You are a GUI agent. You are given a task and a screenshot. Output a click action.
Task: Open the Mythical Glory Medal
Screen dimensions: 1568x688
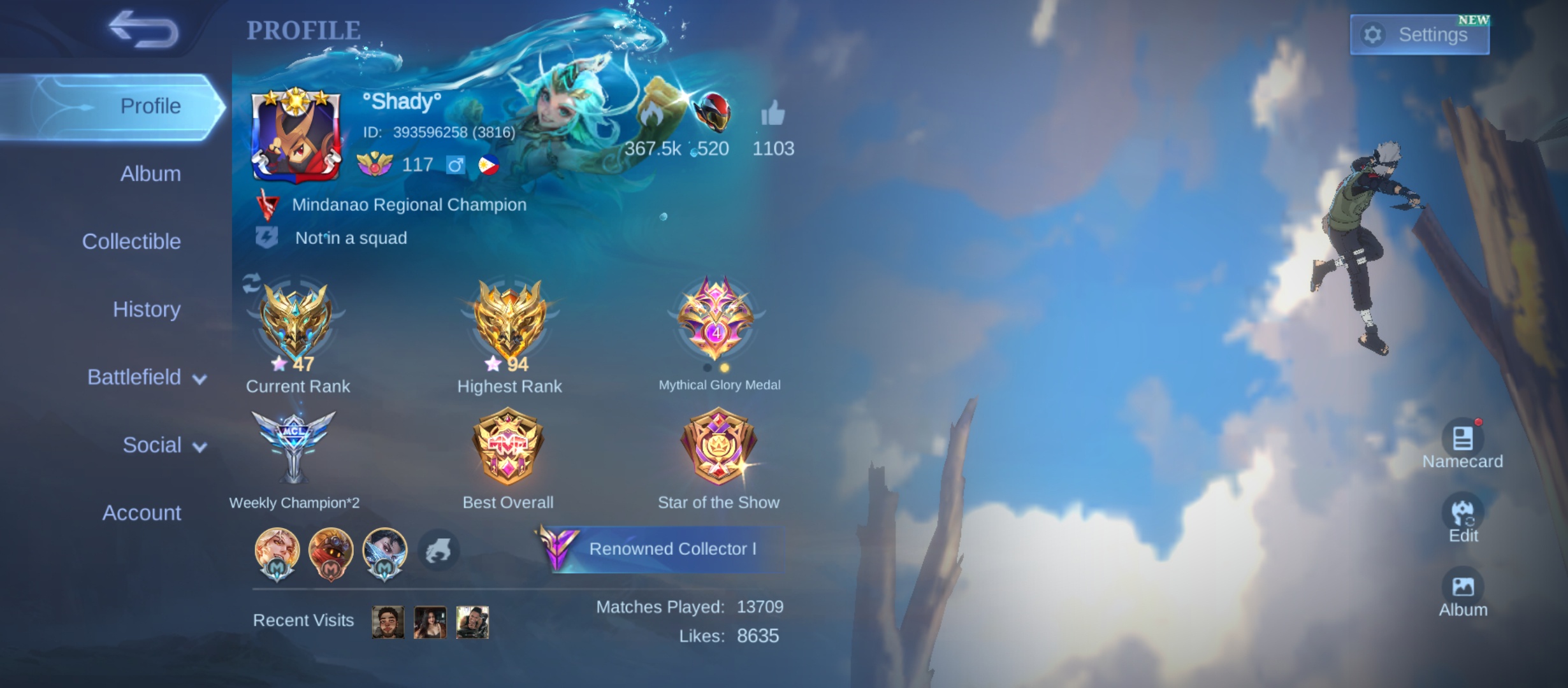(x=716, y=319)
